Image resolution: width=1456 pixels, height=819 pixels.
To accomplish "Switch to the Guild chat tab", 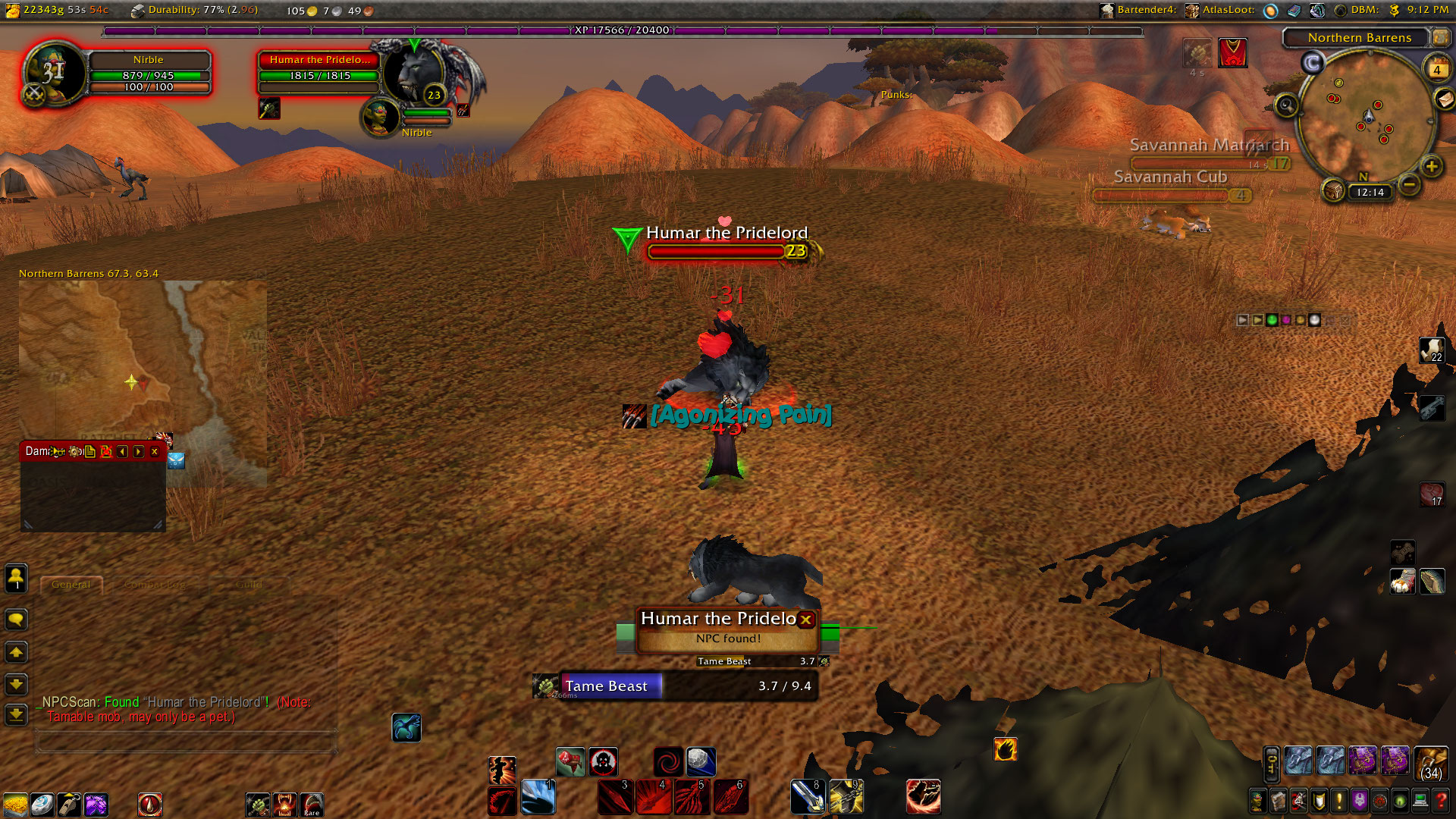I will 250,585.
